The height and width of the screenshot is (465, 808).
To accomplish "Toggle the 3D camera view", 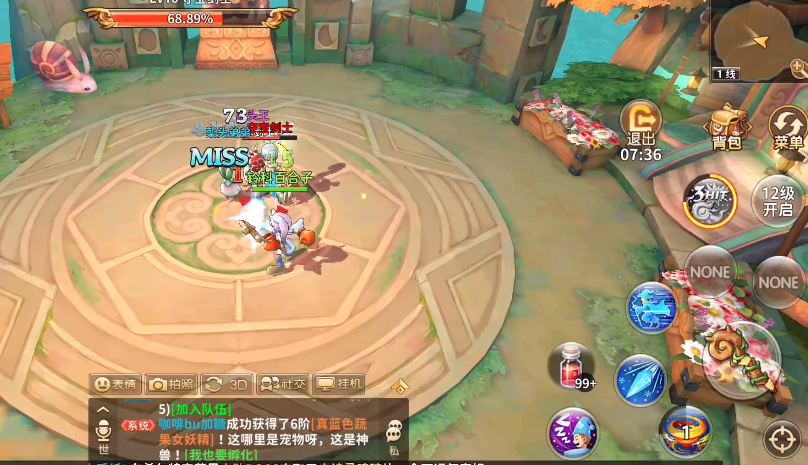I will [x=226, y=384].
